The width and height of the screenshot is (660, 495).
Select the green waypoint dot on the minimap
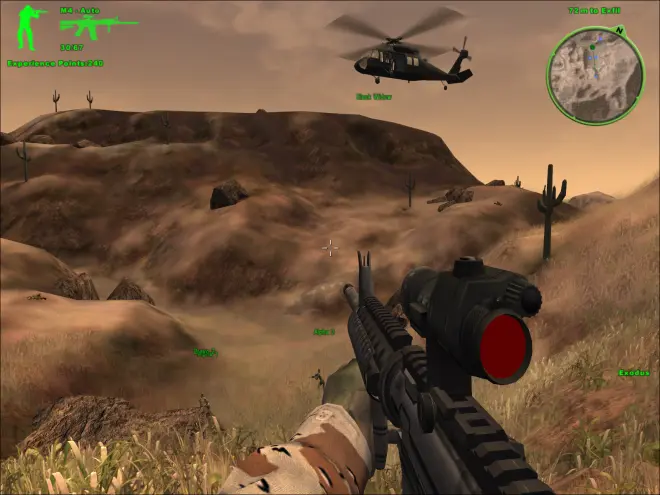tap(593, 46)
